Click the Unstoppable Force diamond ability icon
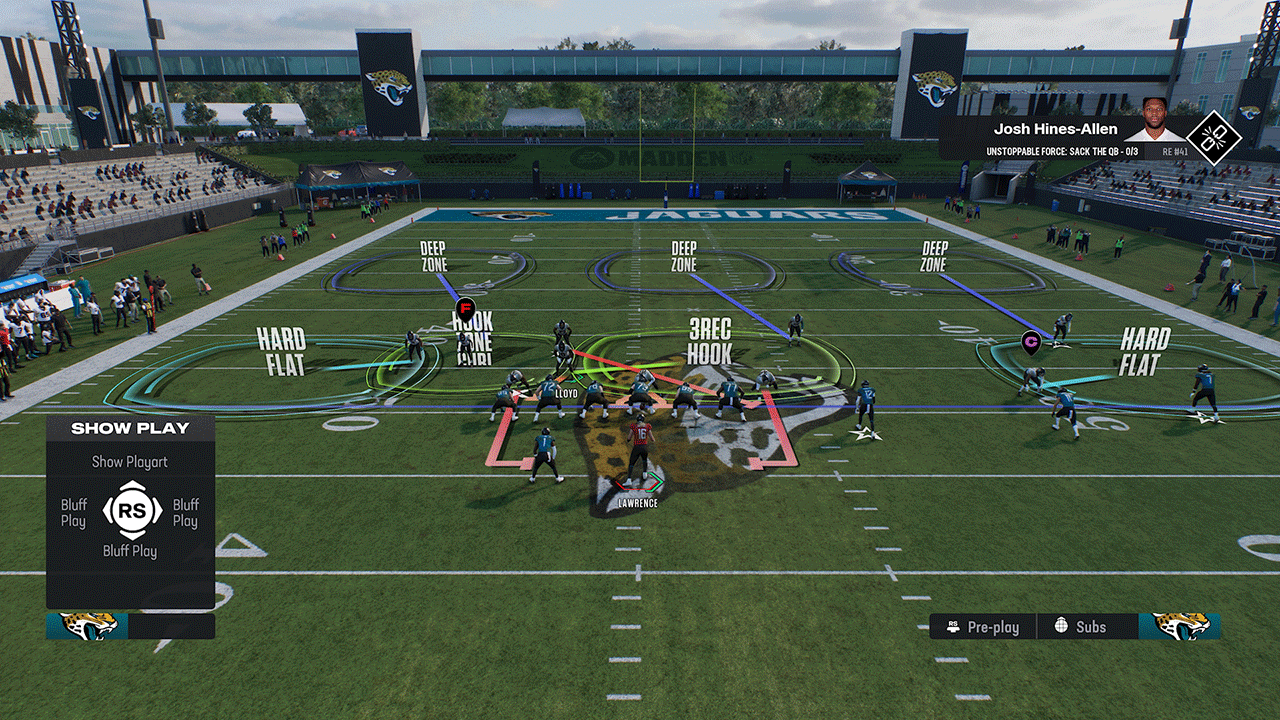Viewport: 1280px width, 720px height. tap(1213, 138)
